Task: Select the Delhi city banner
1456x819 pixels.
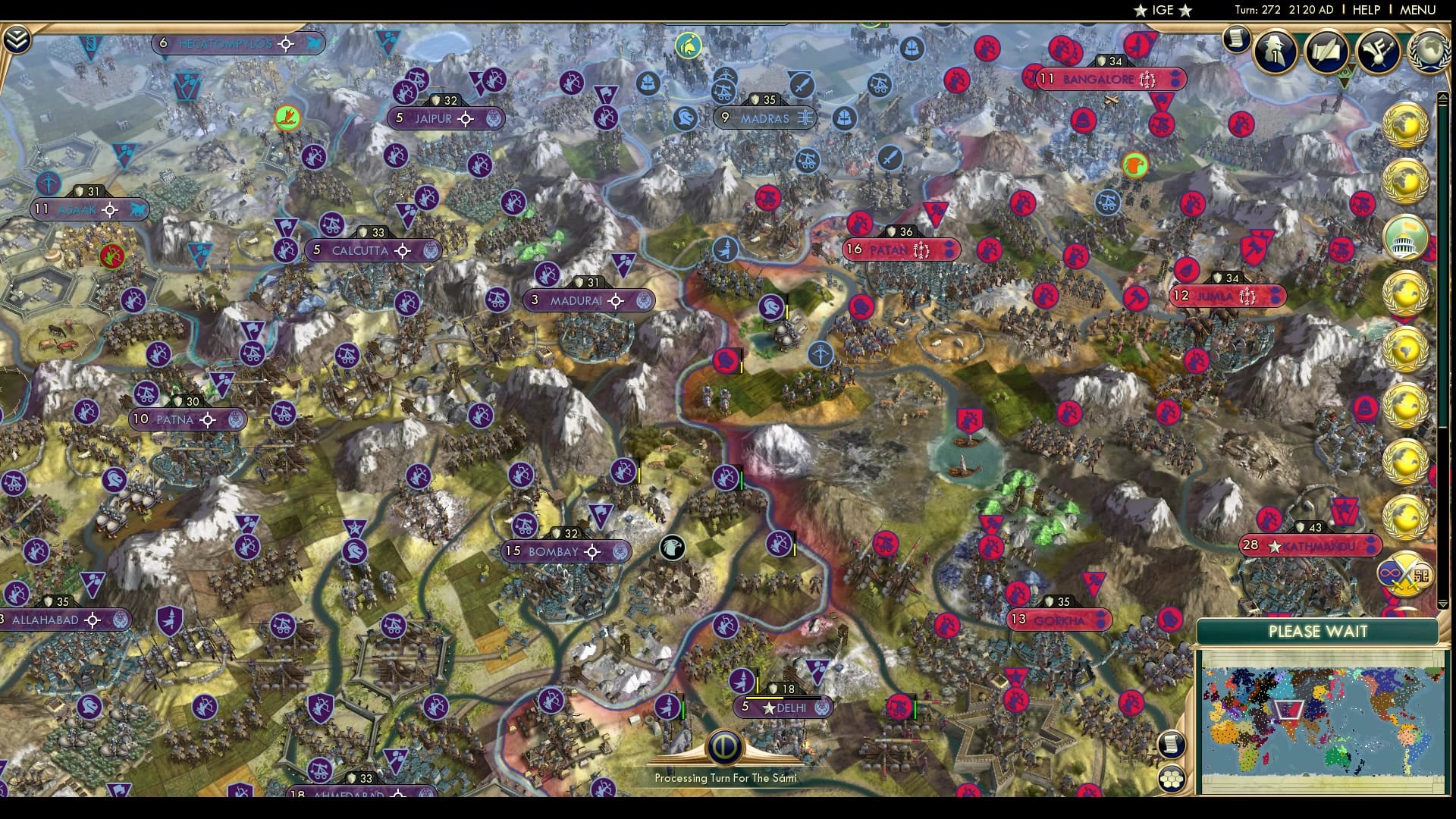Action: coord(781,708)
